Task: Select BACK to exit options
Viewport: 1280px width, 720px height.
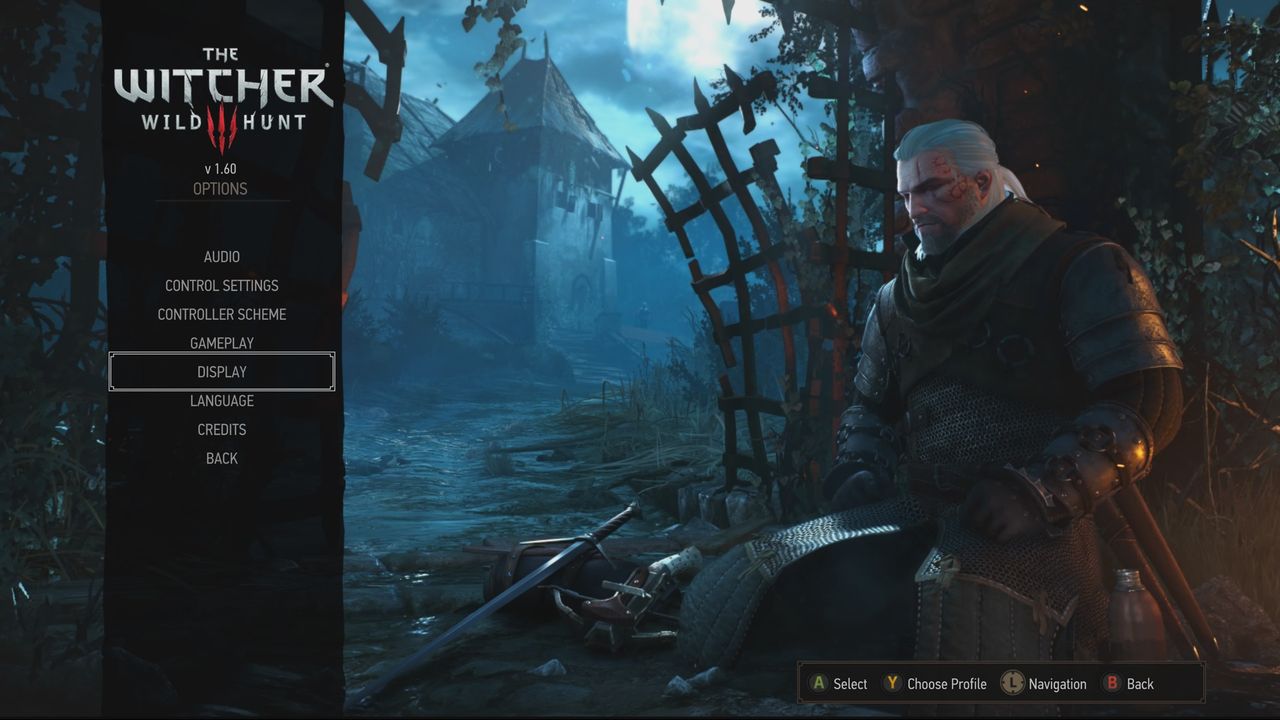Action: pos(221,457)
